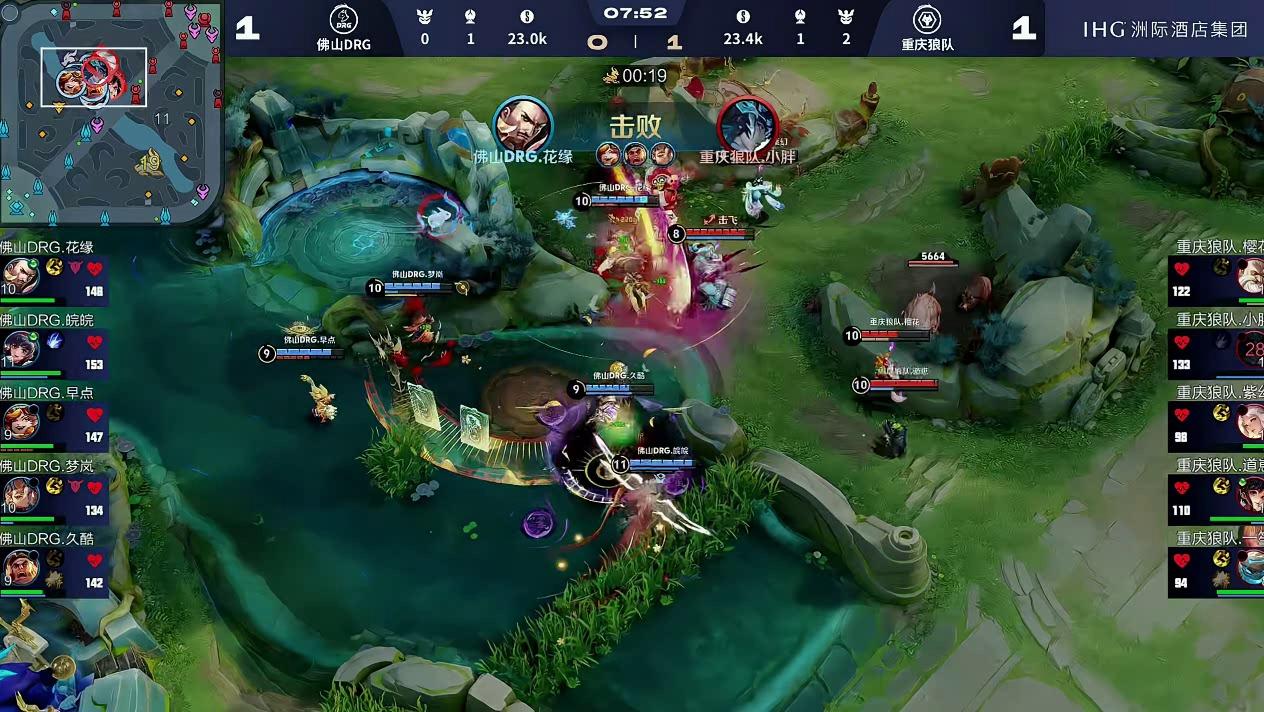Select 佛山DRG.久酷's hero portrait
1264x712 pixels.
(x=20, y=567)
